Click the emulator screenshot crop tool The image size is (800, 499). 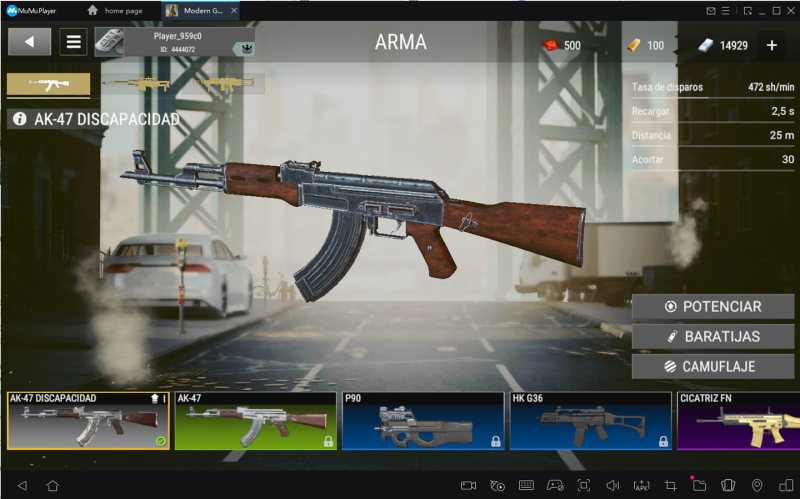(x=670, y=485)
